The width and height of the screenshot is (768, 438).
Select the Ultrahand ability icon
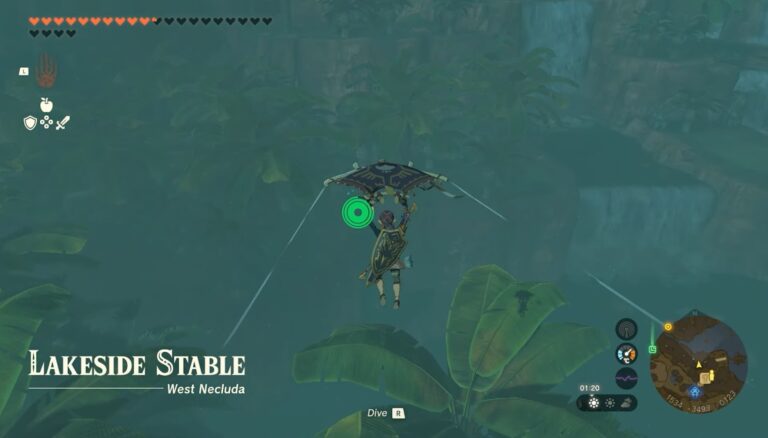click(46, 71)
